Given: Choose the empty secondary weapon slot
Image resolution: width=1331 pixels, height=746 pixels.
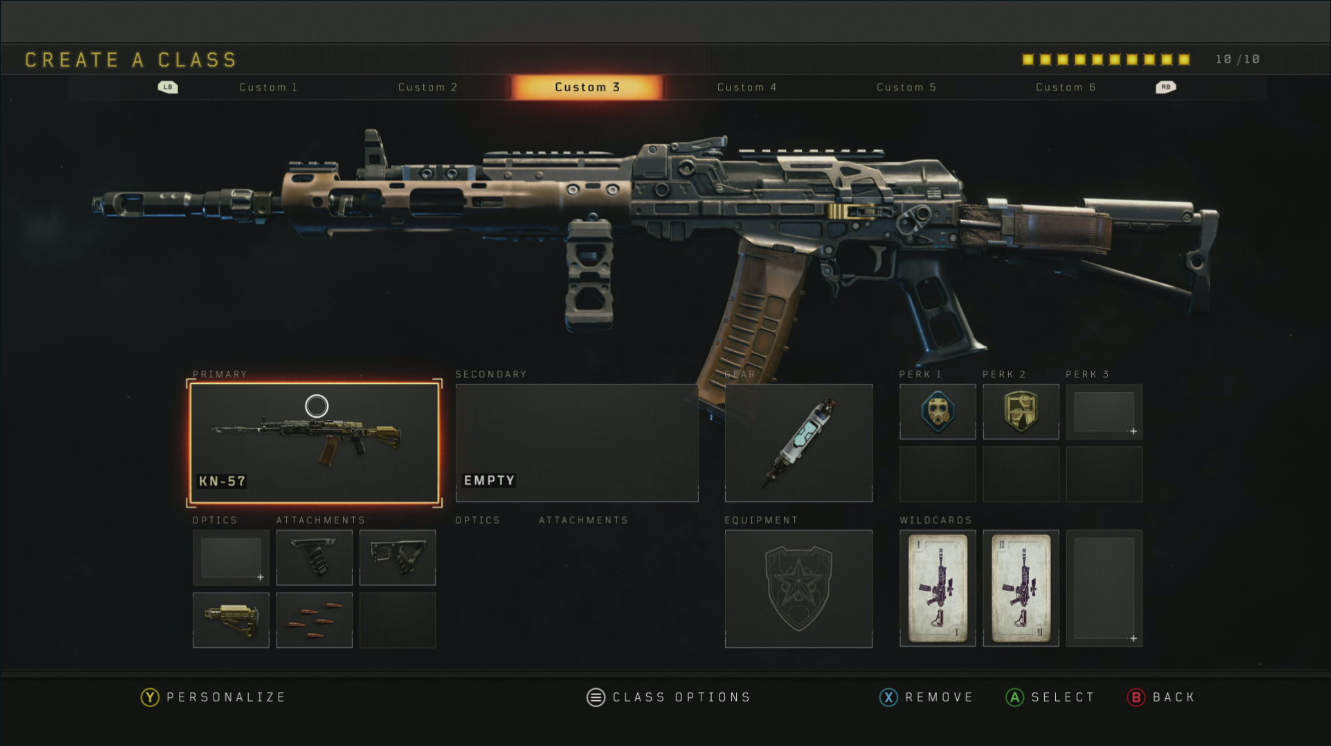Looking at the screenshot, I should [576, 442].
